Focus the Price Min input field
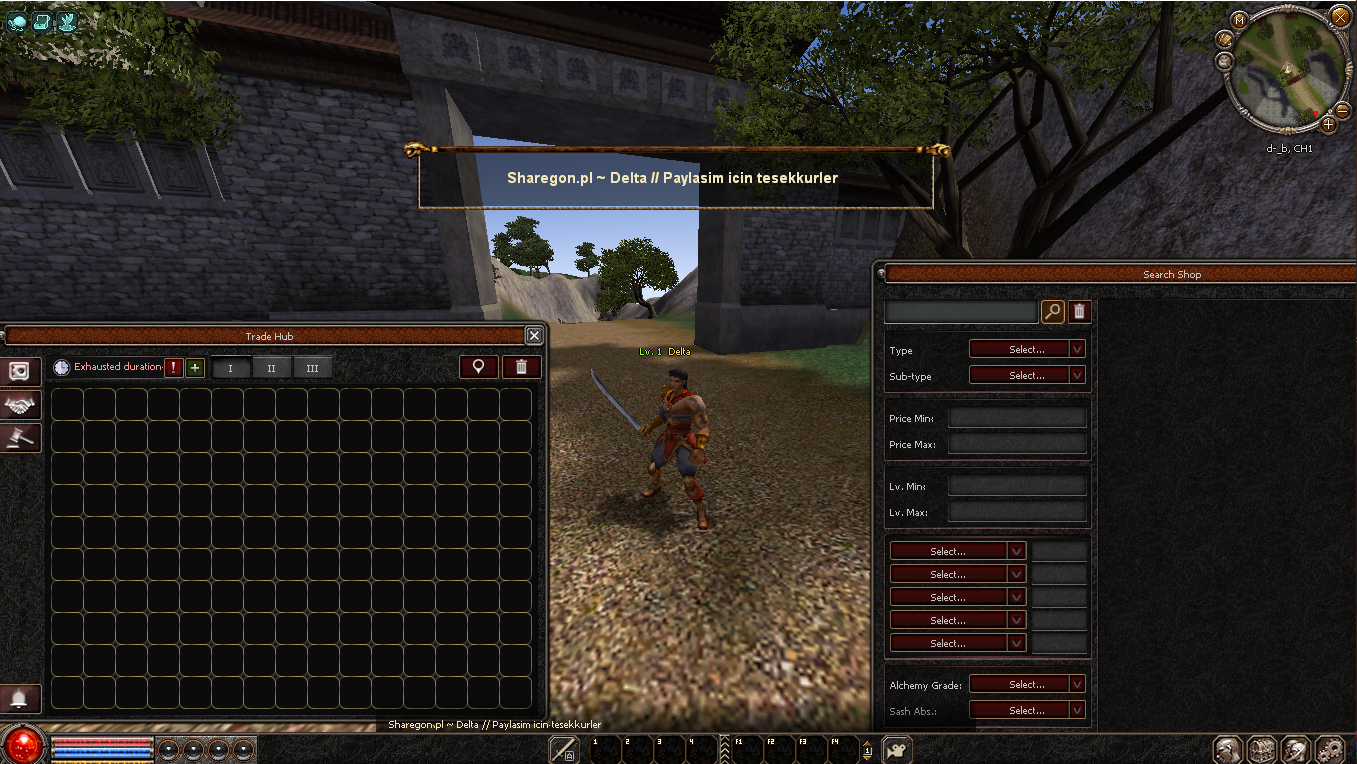 [x=1016, y=418]
